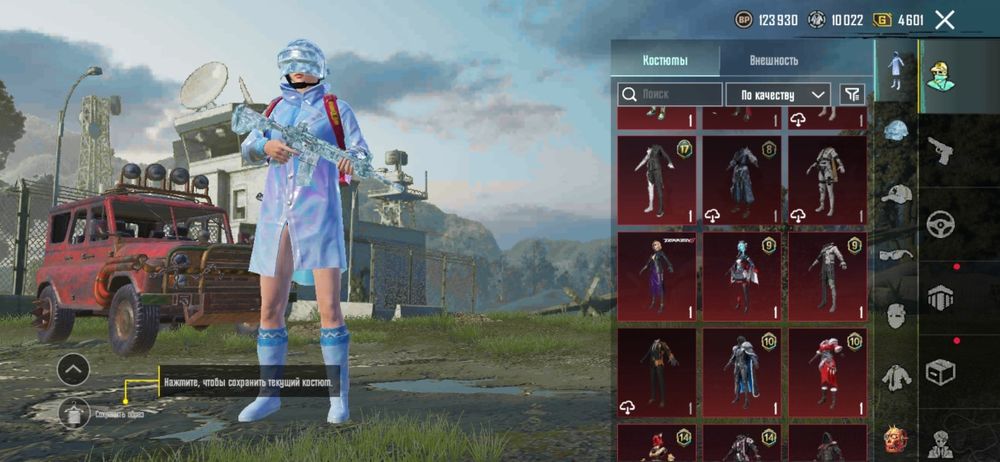Open the По качеству sort dropdown

pos(777,94)
